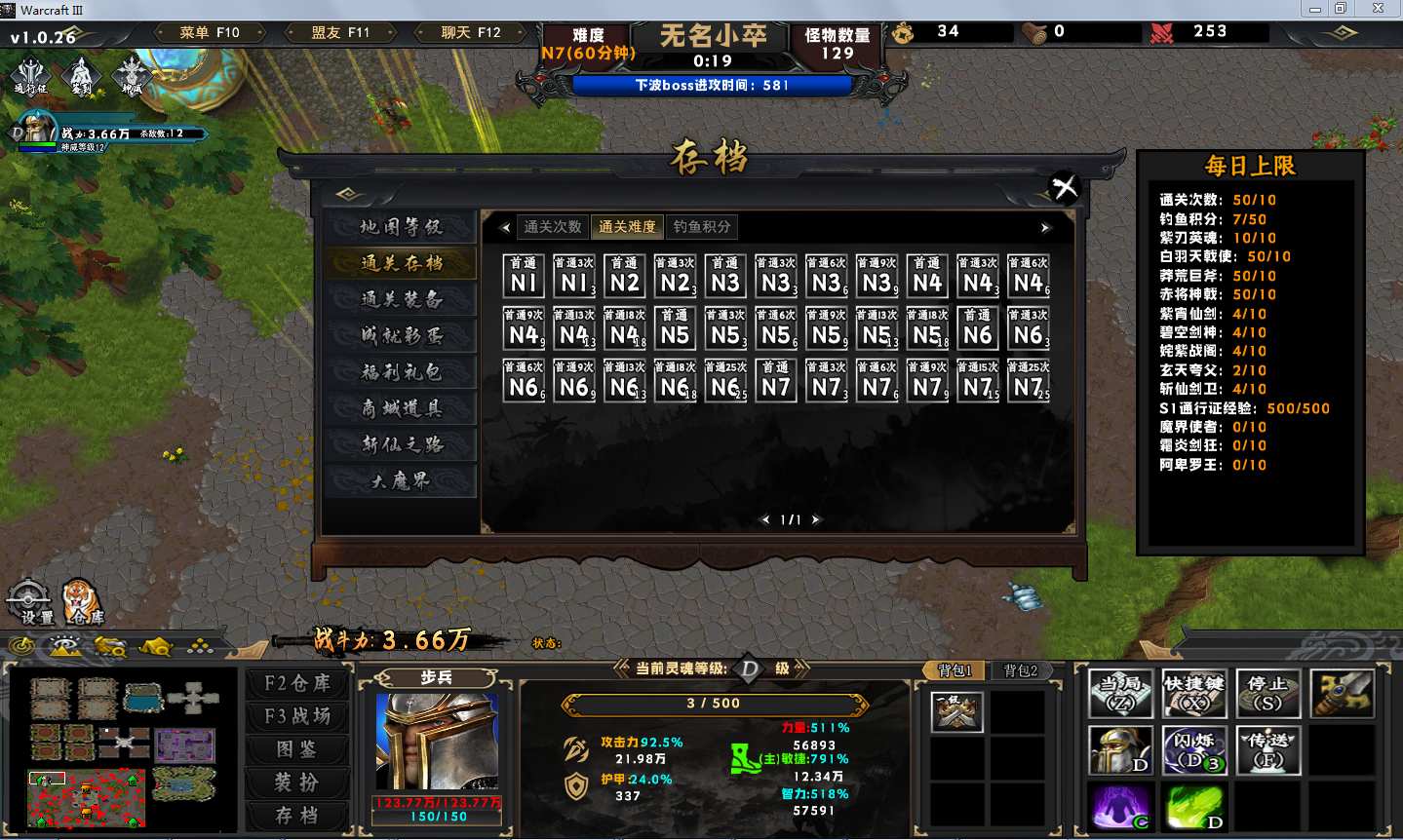Open the 盟友 F11 allies menu
The image size is (1403, 840).
tap(340, 32)
